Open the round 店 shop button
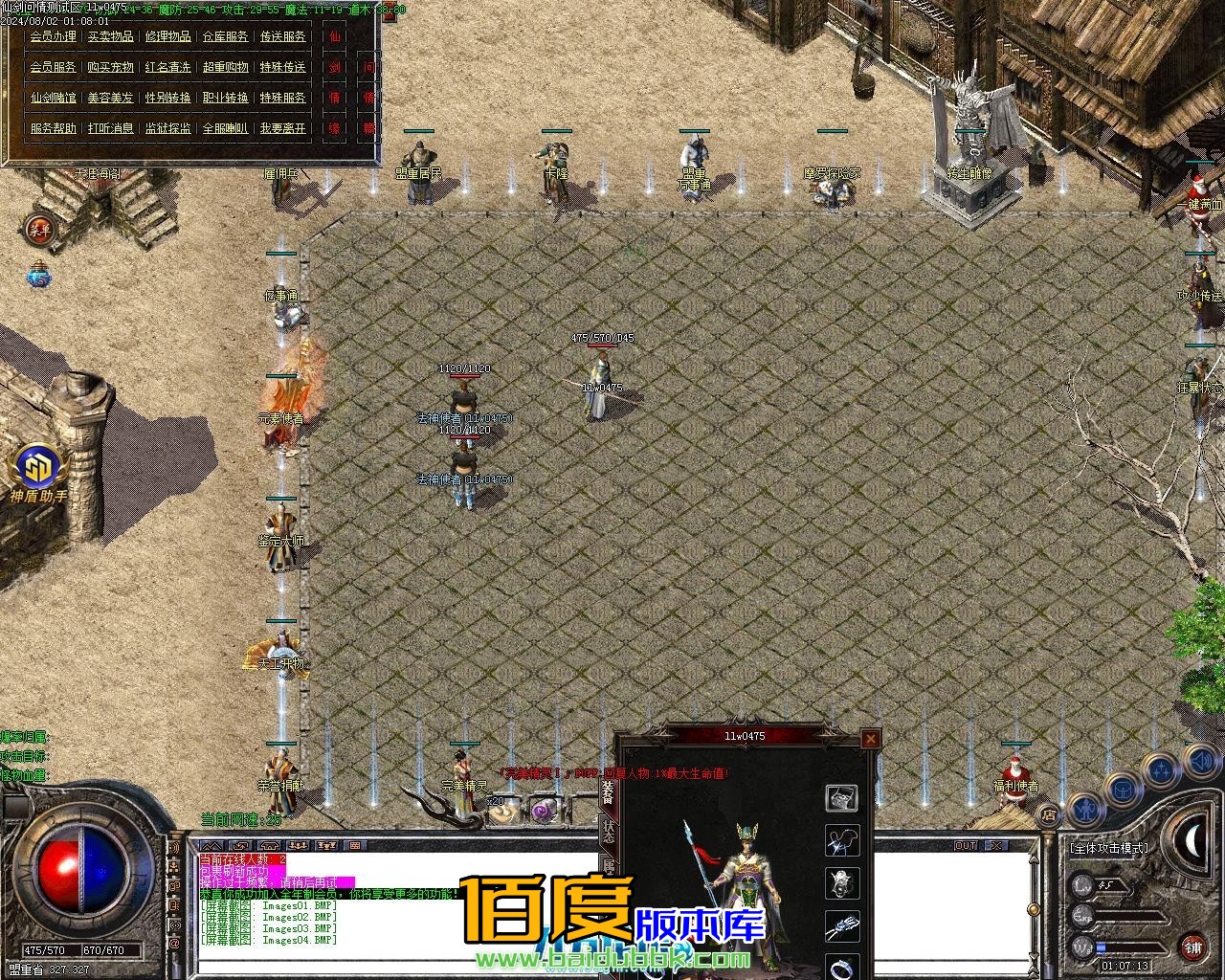This screenshot has height=980, width=1225. (1049, 815)
